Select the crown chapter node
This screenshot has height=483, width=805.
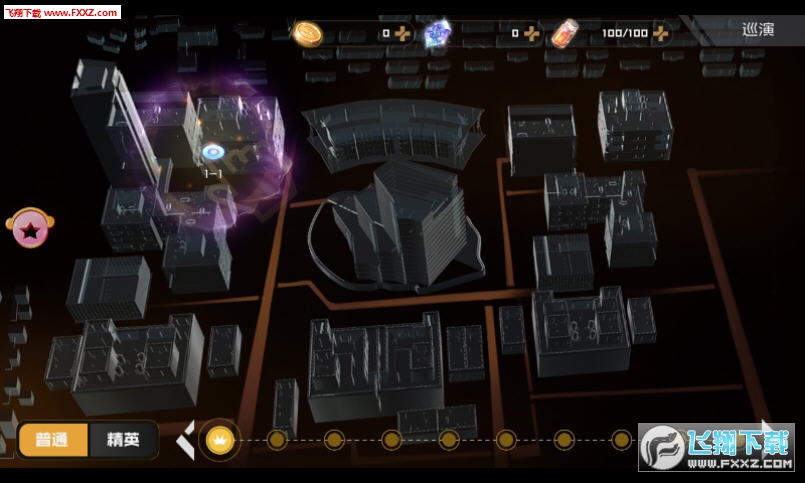tap(219, 439)
